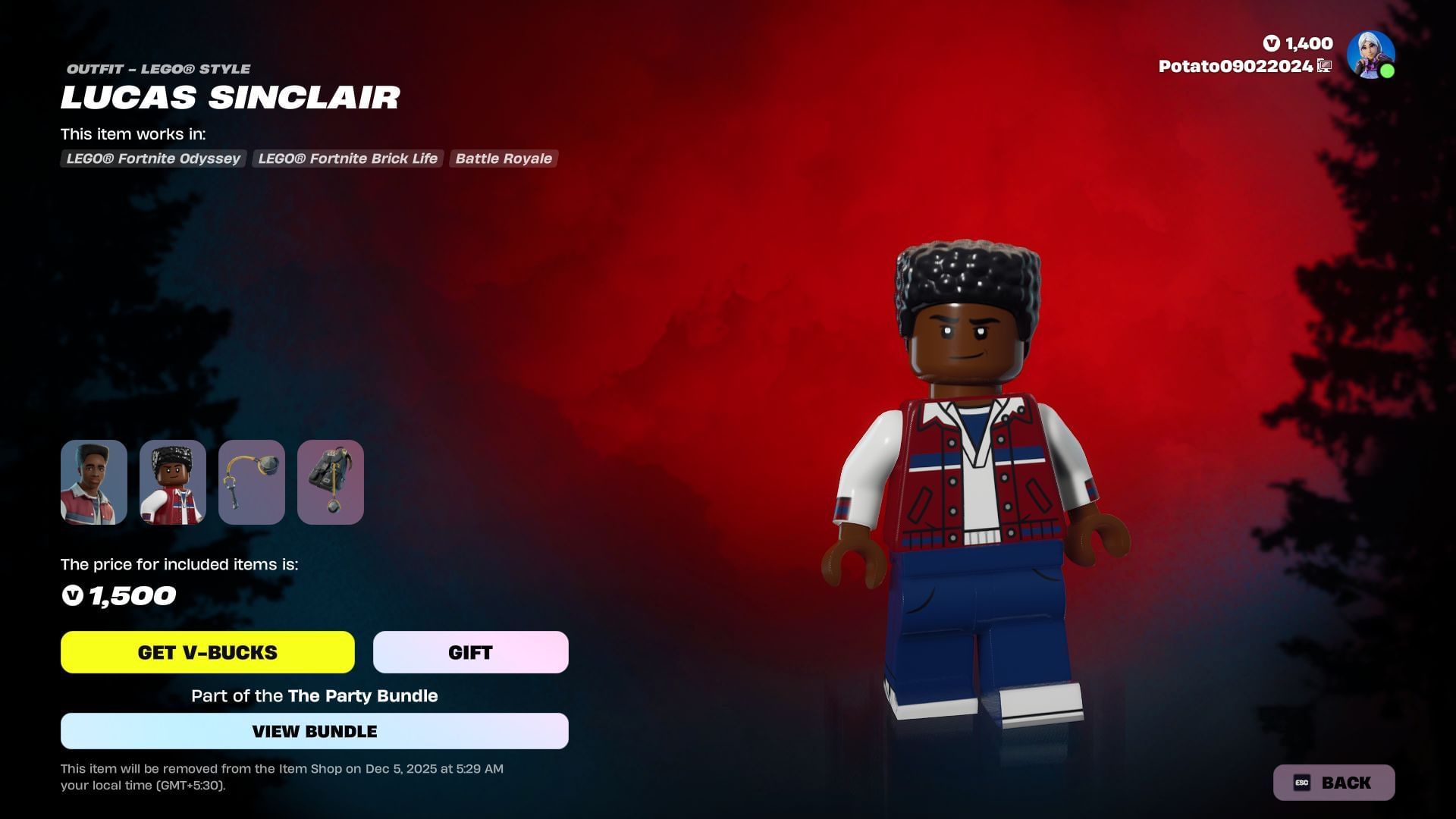Expand The Party Bundle details
Screen dimensions: 1456x819
tap(362, 695)
